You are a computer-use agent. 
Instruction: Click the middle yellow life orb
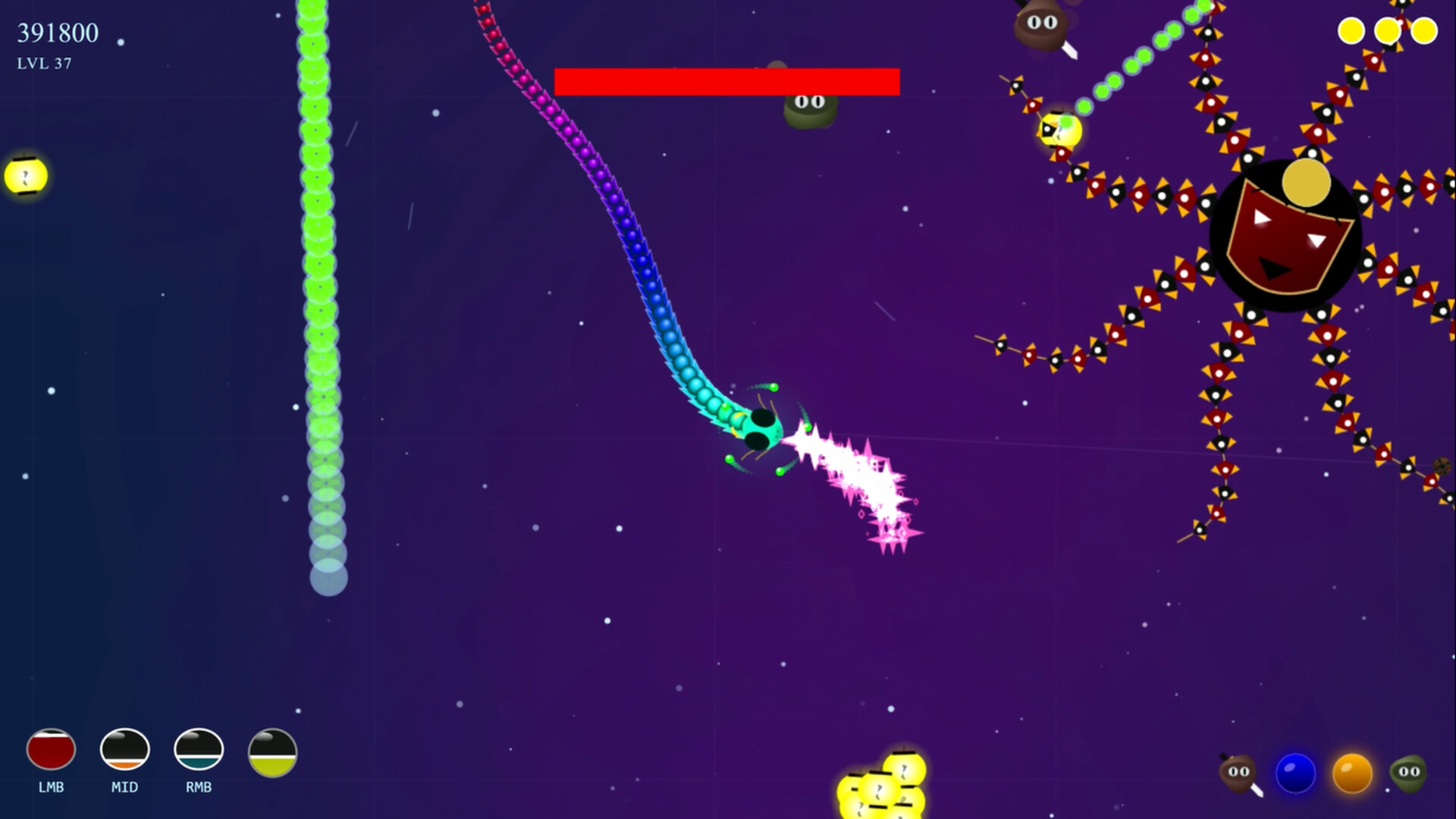pos(1389,31)
